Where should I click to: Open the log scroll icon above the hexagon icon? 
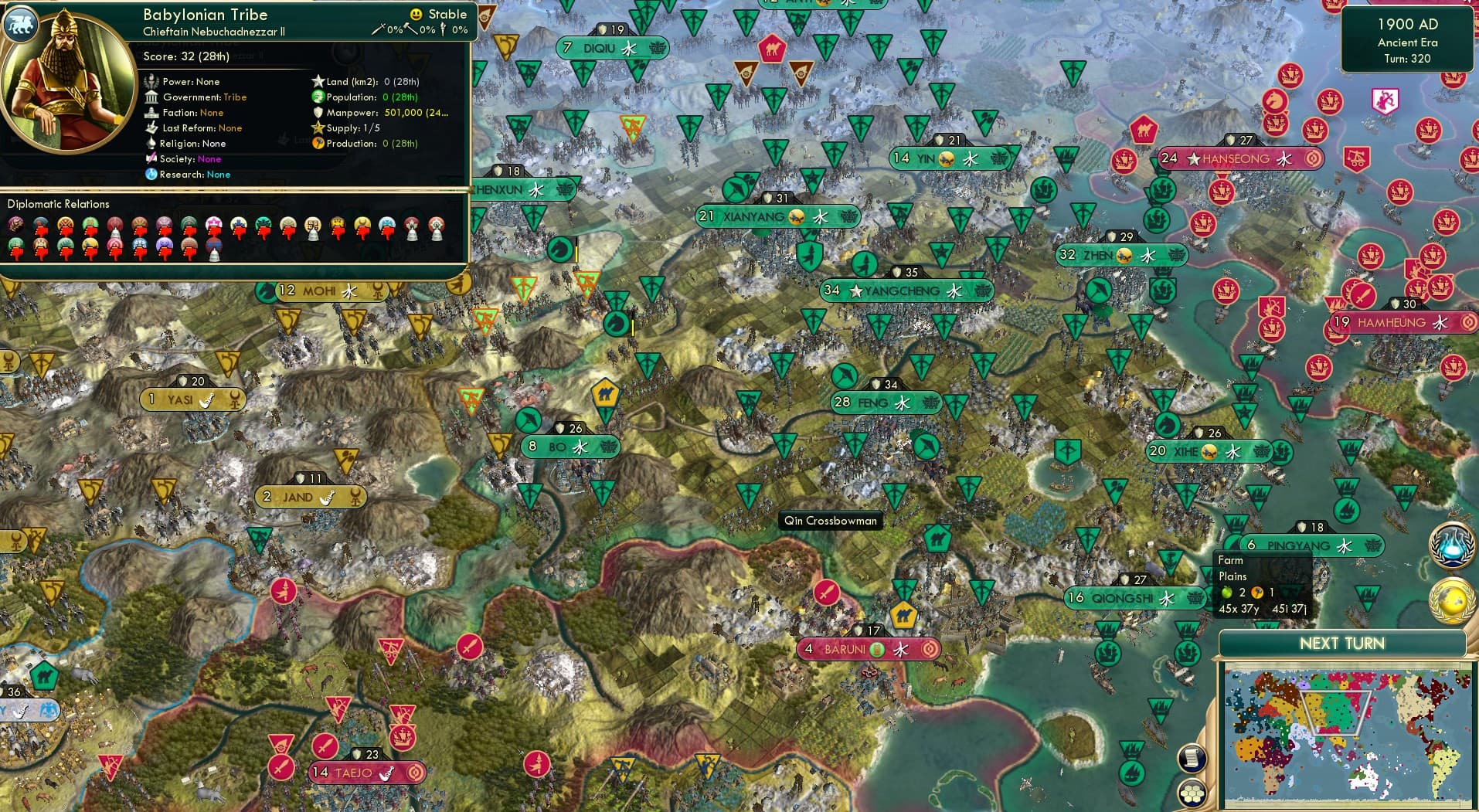point(1192,756)
